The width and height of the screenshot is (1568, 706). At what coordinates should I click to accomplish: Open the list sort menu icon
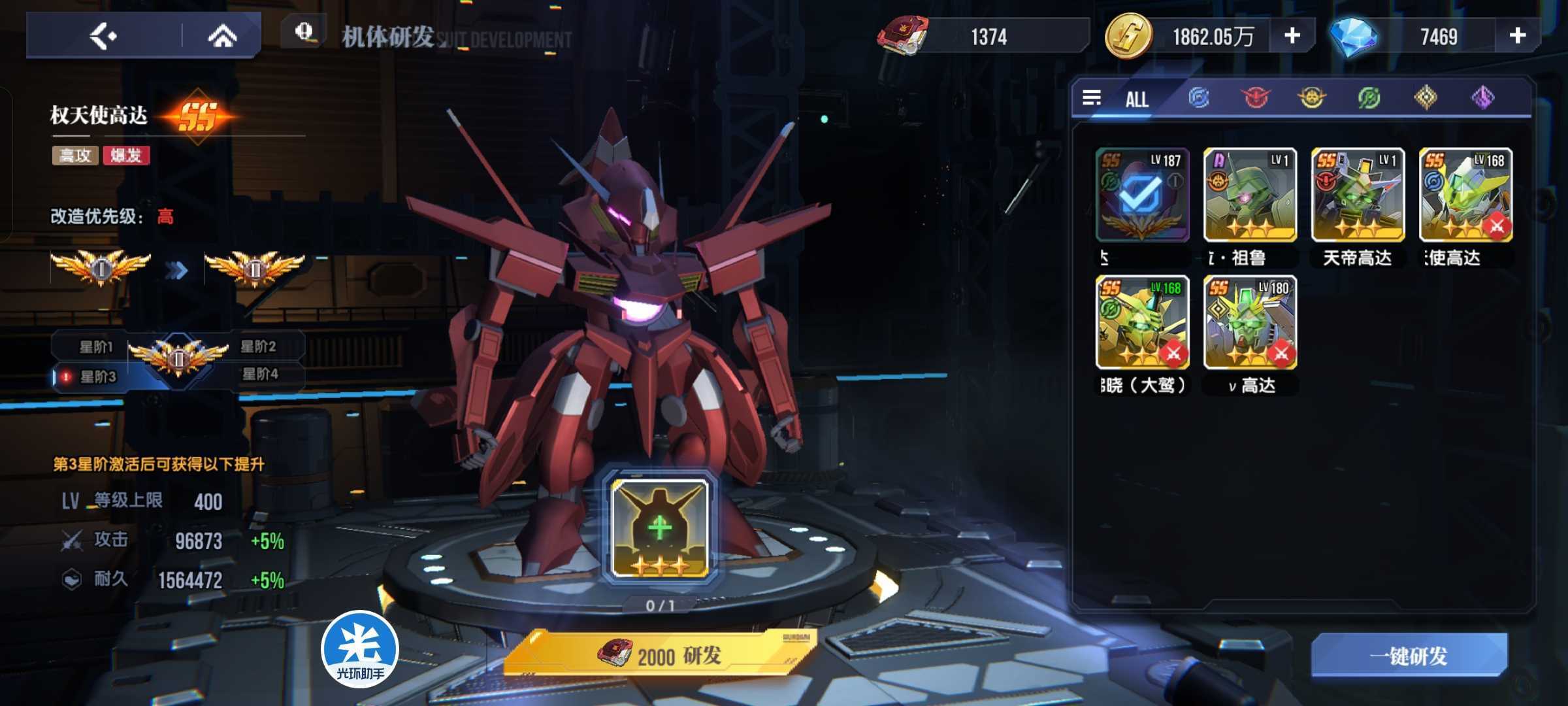click(x=1092, y=98)
